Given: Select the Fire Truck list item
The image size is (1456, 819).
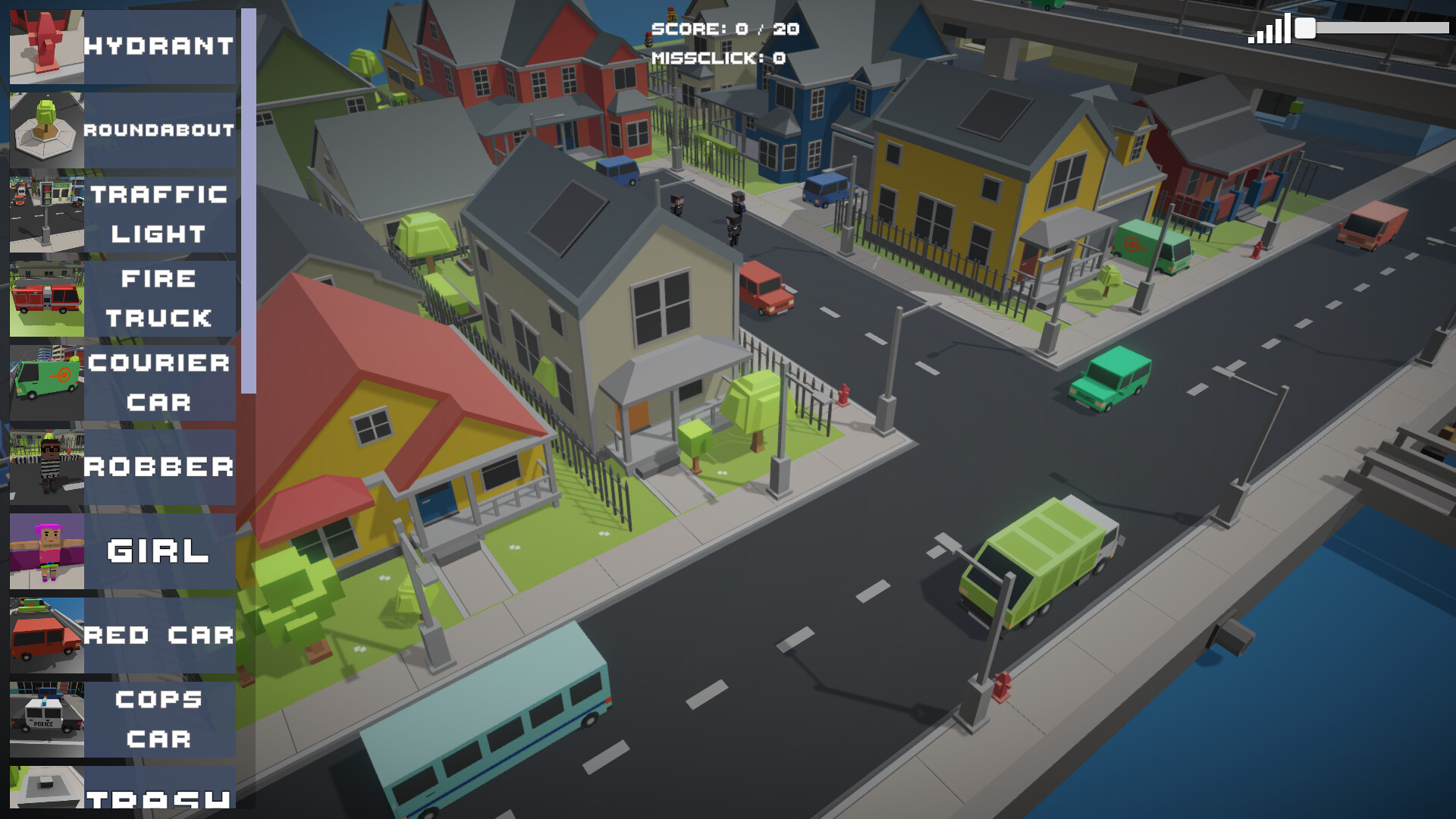Looking at the screenshot, I should 123,299.
